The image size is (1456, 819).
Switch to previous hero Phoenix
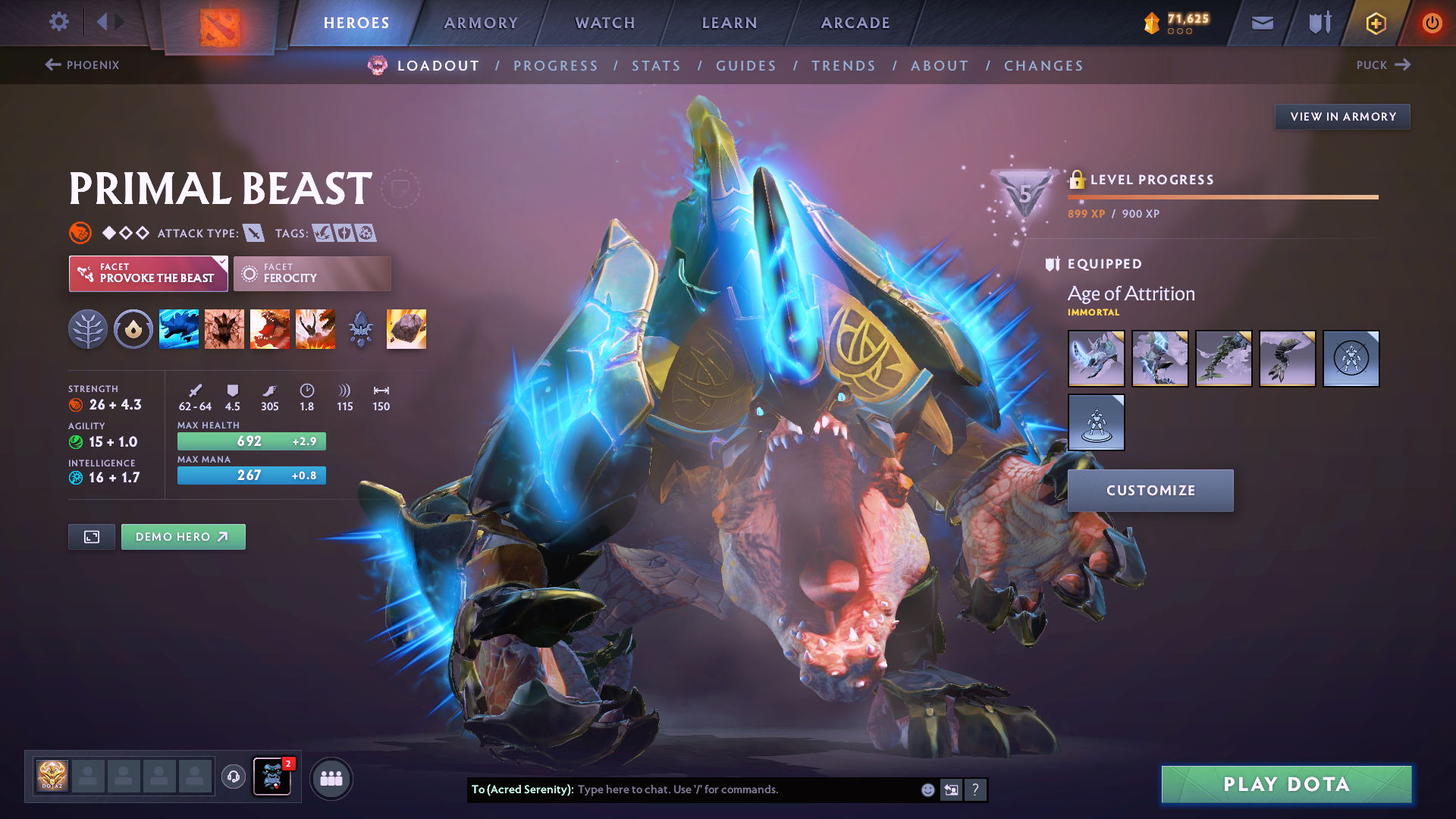[x=83, y=65]
